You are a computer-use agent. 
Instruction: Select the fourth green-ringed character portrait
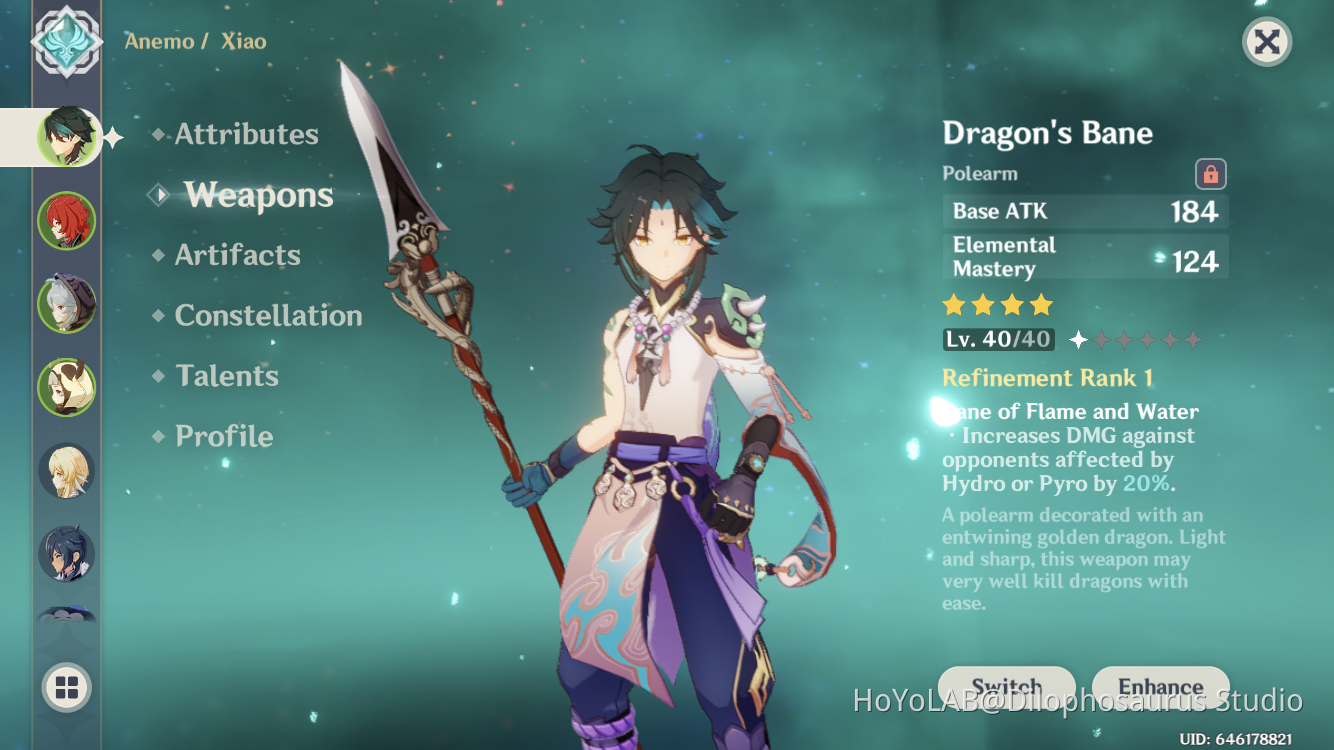tap(66, 386)
